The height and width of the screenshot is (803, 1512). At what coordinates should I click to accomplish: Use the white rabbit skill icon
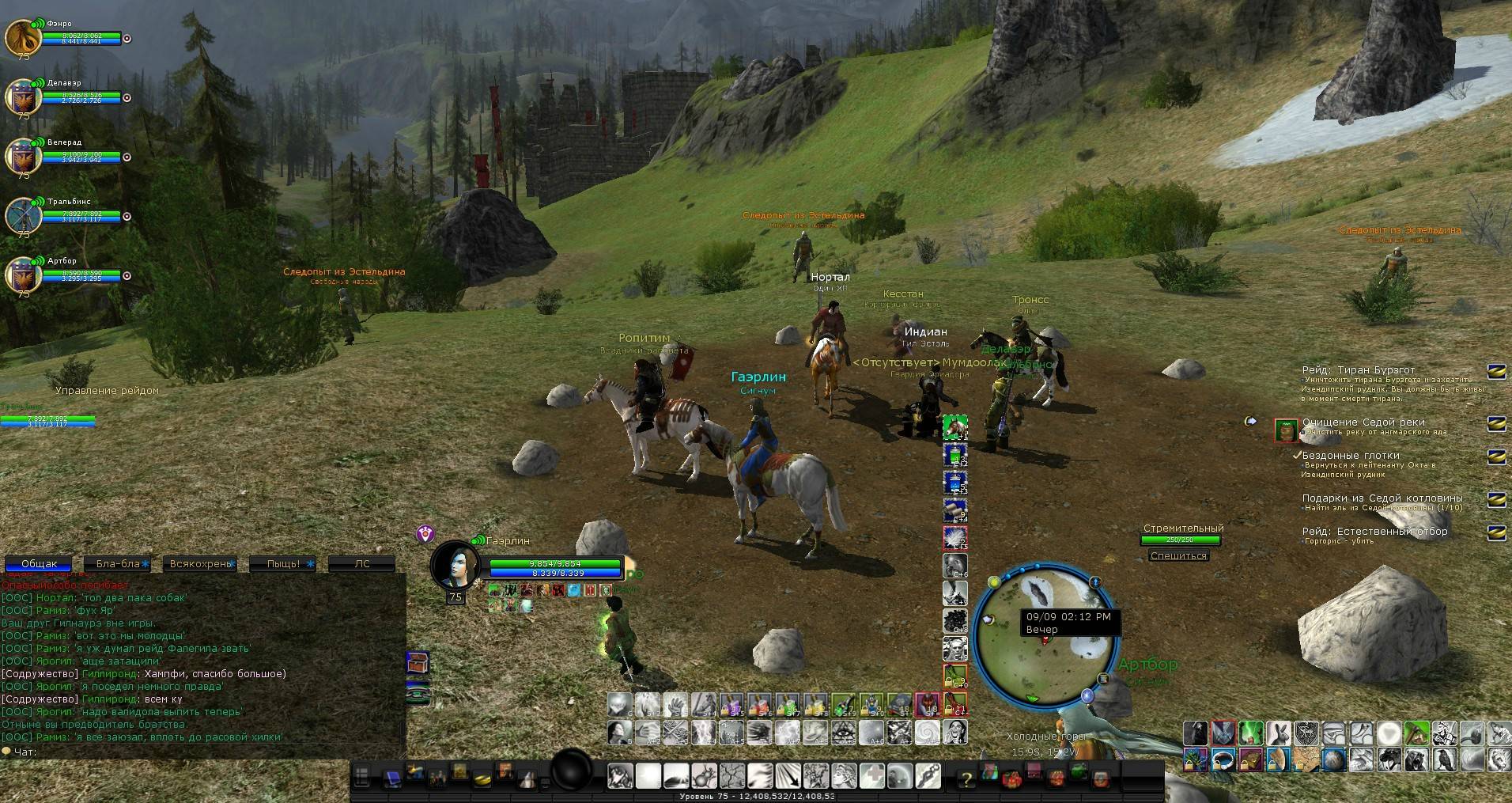click(1277, 733)
